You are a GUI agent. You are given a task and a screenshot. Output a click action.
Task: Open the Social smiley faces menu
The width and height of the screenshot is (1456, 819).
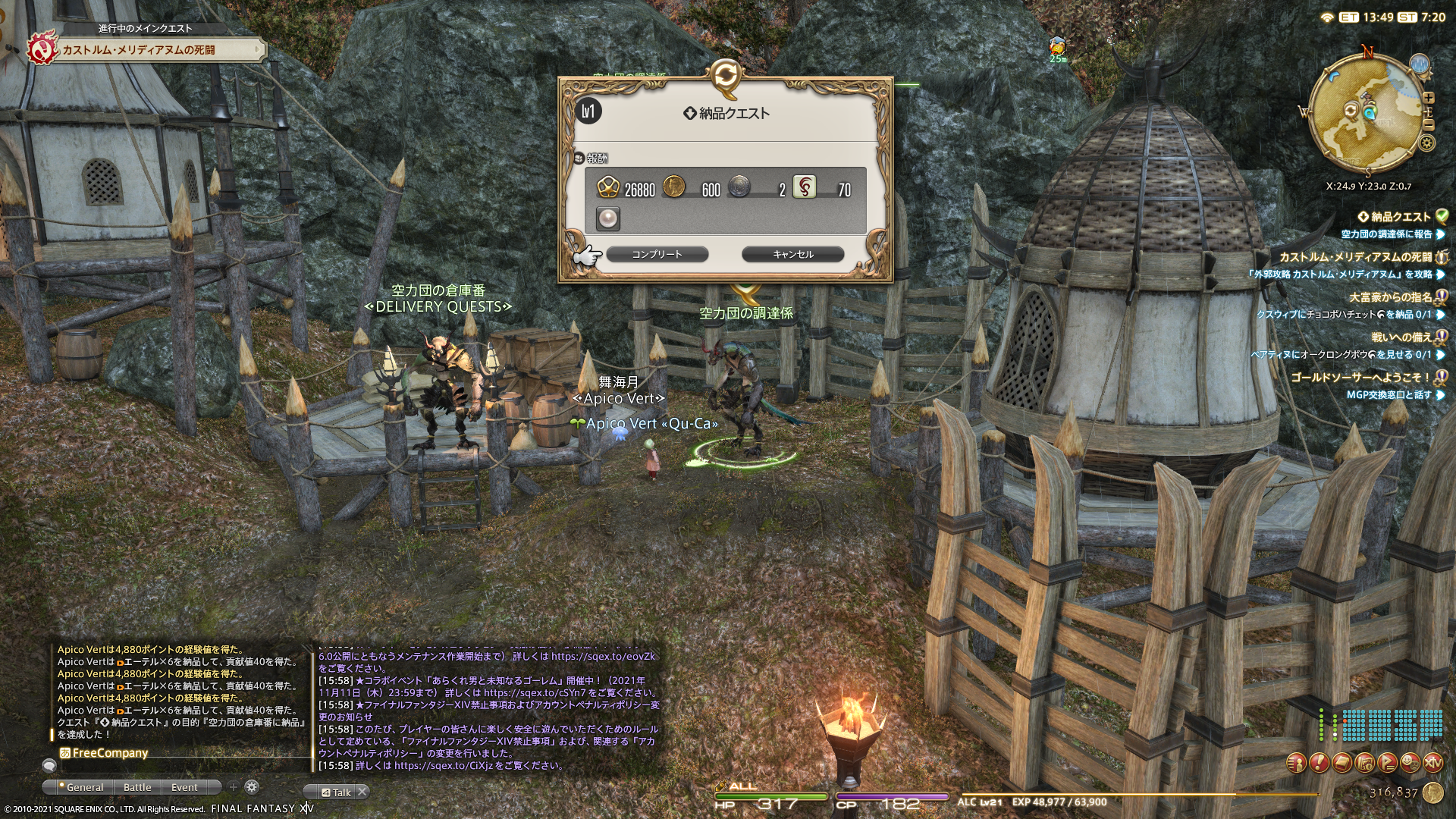click(1410, 762)
